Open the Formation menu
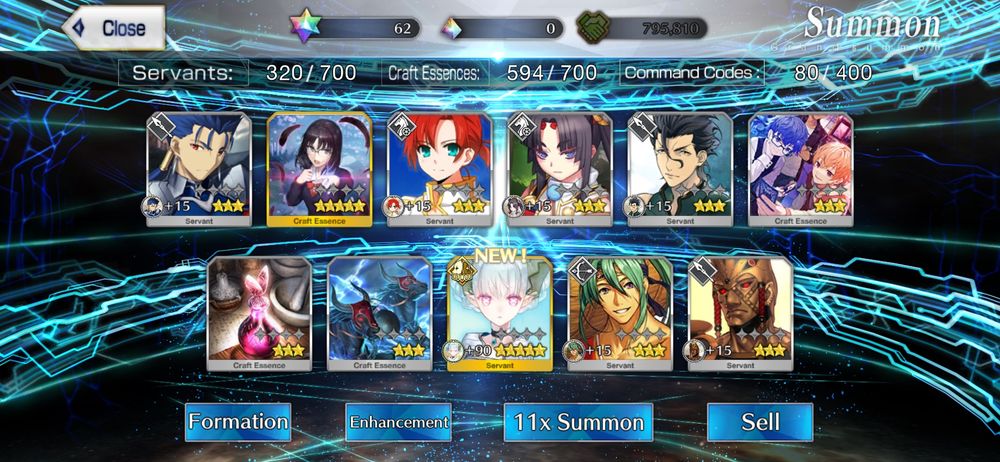Viewport: 1000px width, 462px height. [x=238, y=422]
